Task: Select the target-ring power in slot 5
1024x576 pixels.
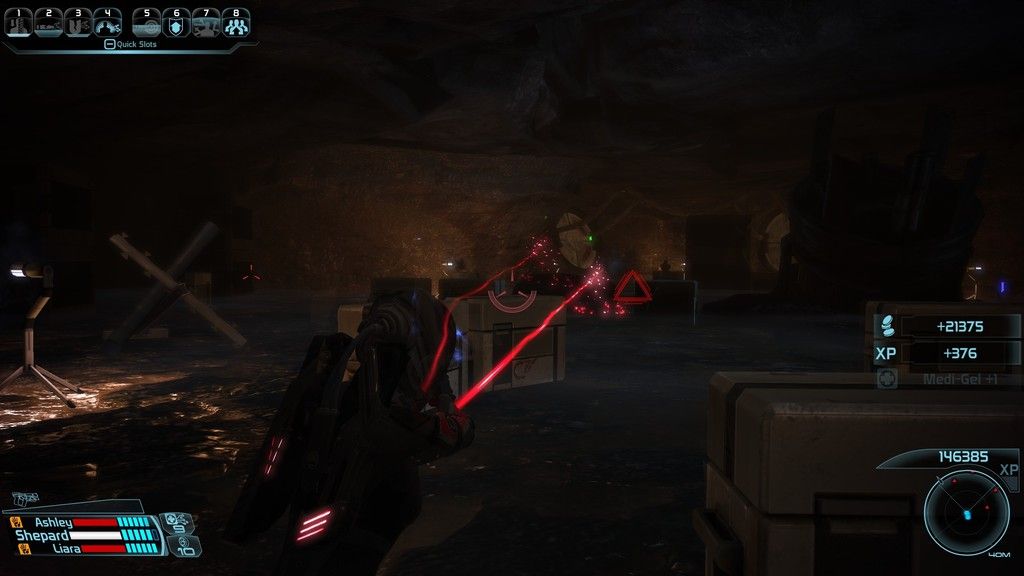Action: pyautogui.click(x=148, y=23)
